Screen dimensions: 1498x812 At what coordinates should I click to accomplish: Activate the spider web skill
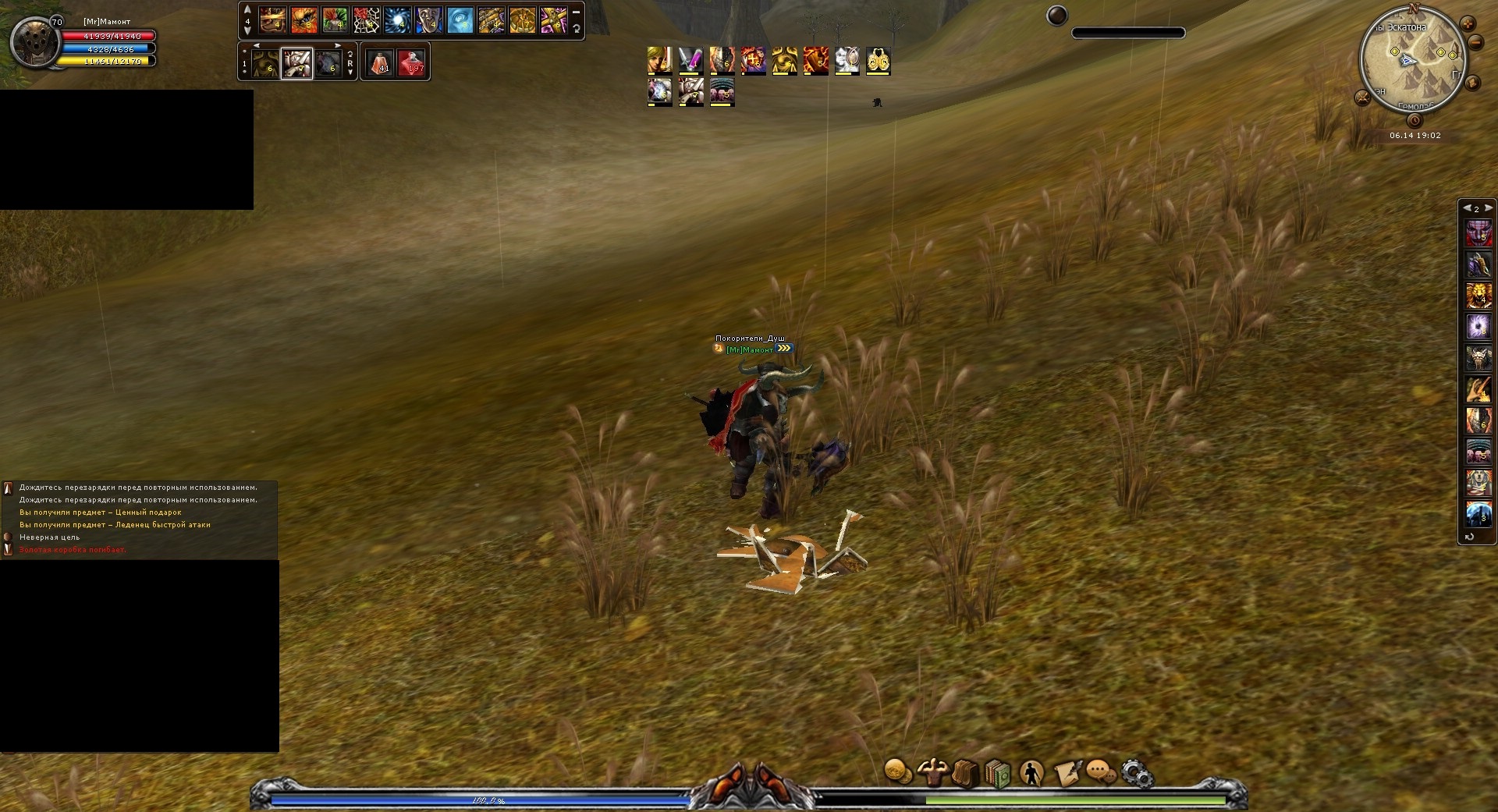366,20
